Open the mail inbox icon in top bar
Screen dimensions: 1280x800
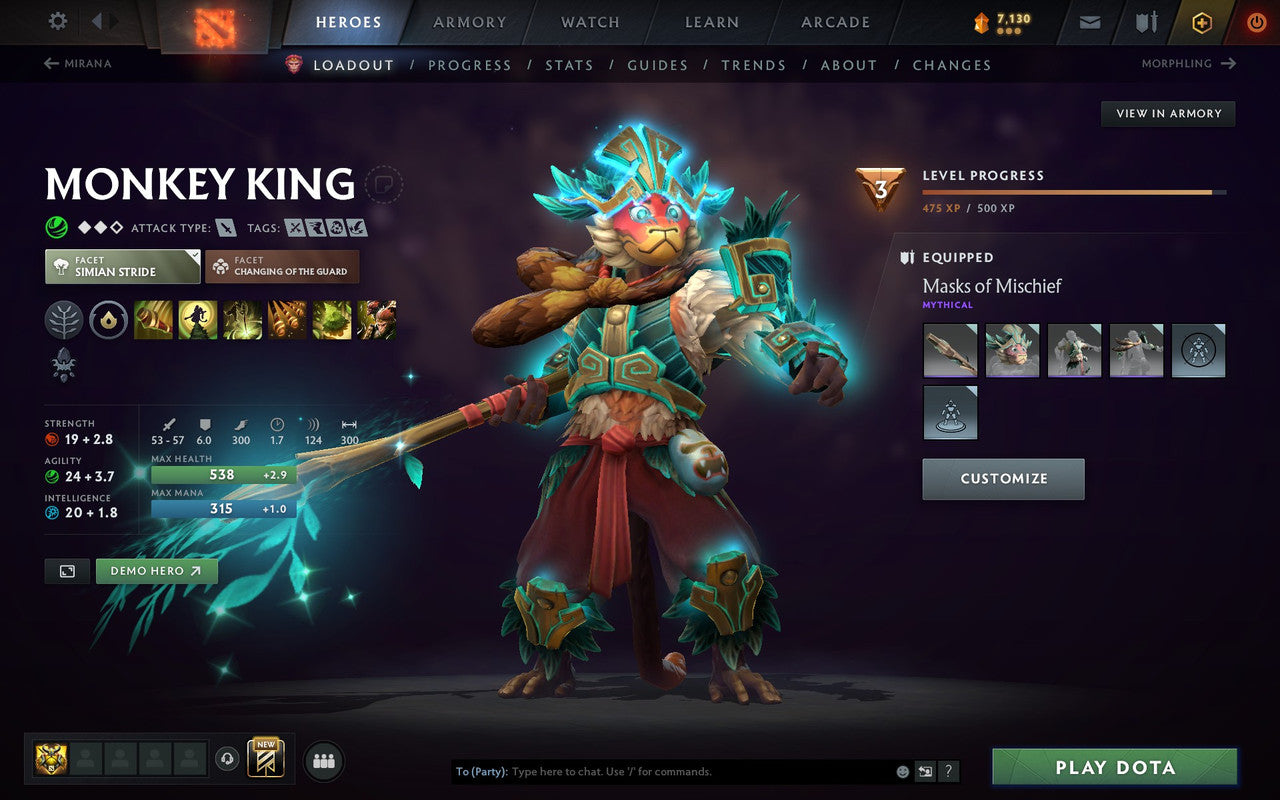[x=1089, y=22]
